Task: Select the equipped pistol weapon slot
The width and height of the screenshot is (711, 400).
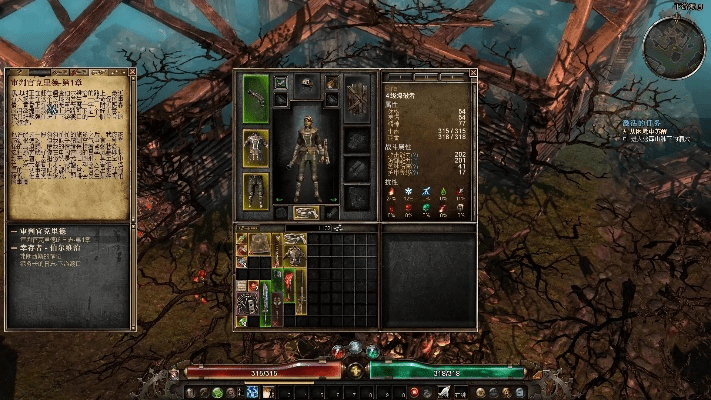Action: tap(256, 99)
